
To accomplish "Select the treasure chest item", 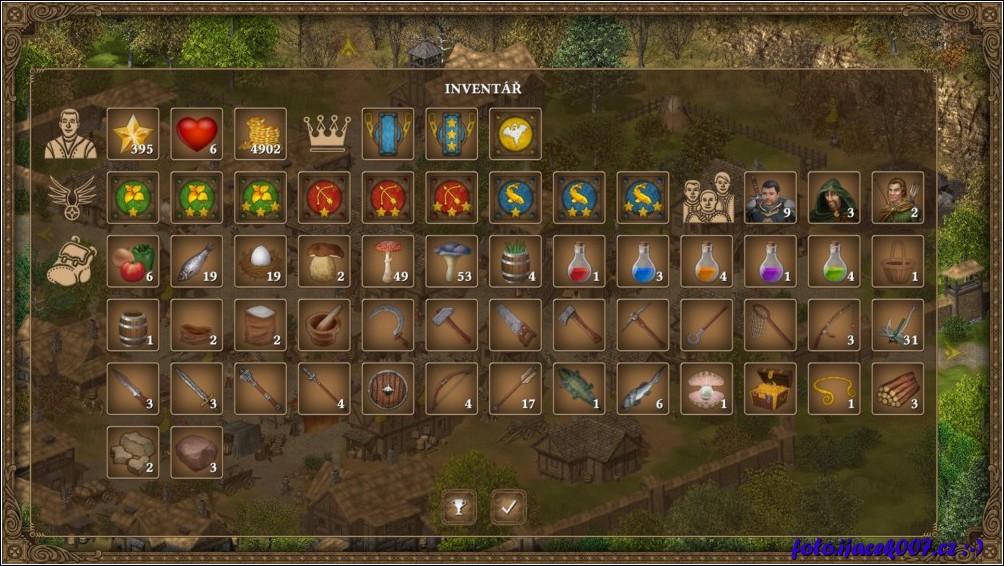I will 771,389.
